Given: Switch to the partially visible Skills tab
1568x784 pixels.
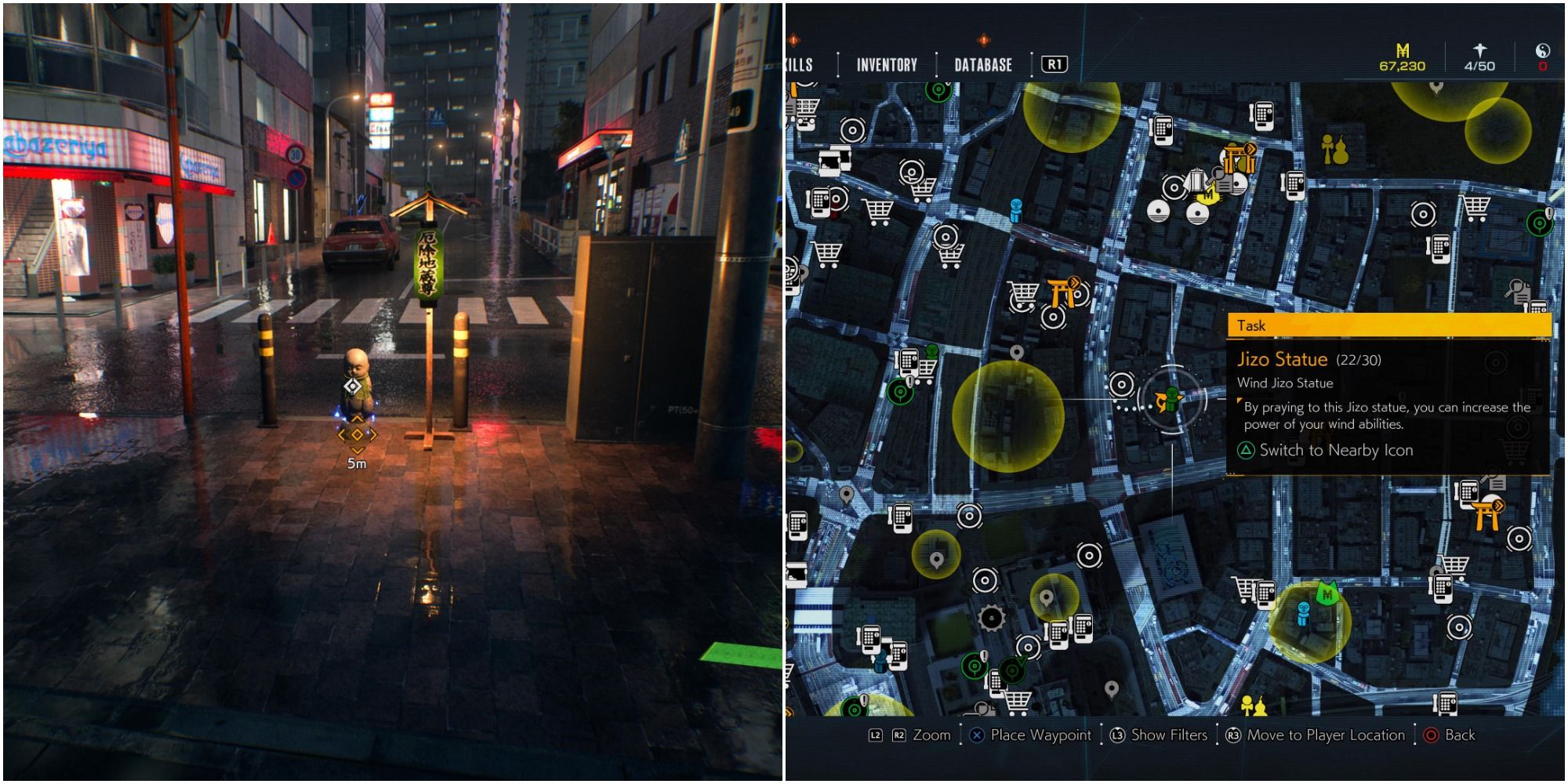Looking at the screenshot, I should (800, 65).
